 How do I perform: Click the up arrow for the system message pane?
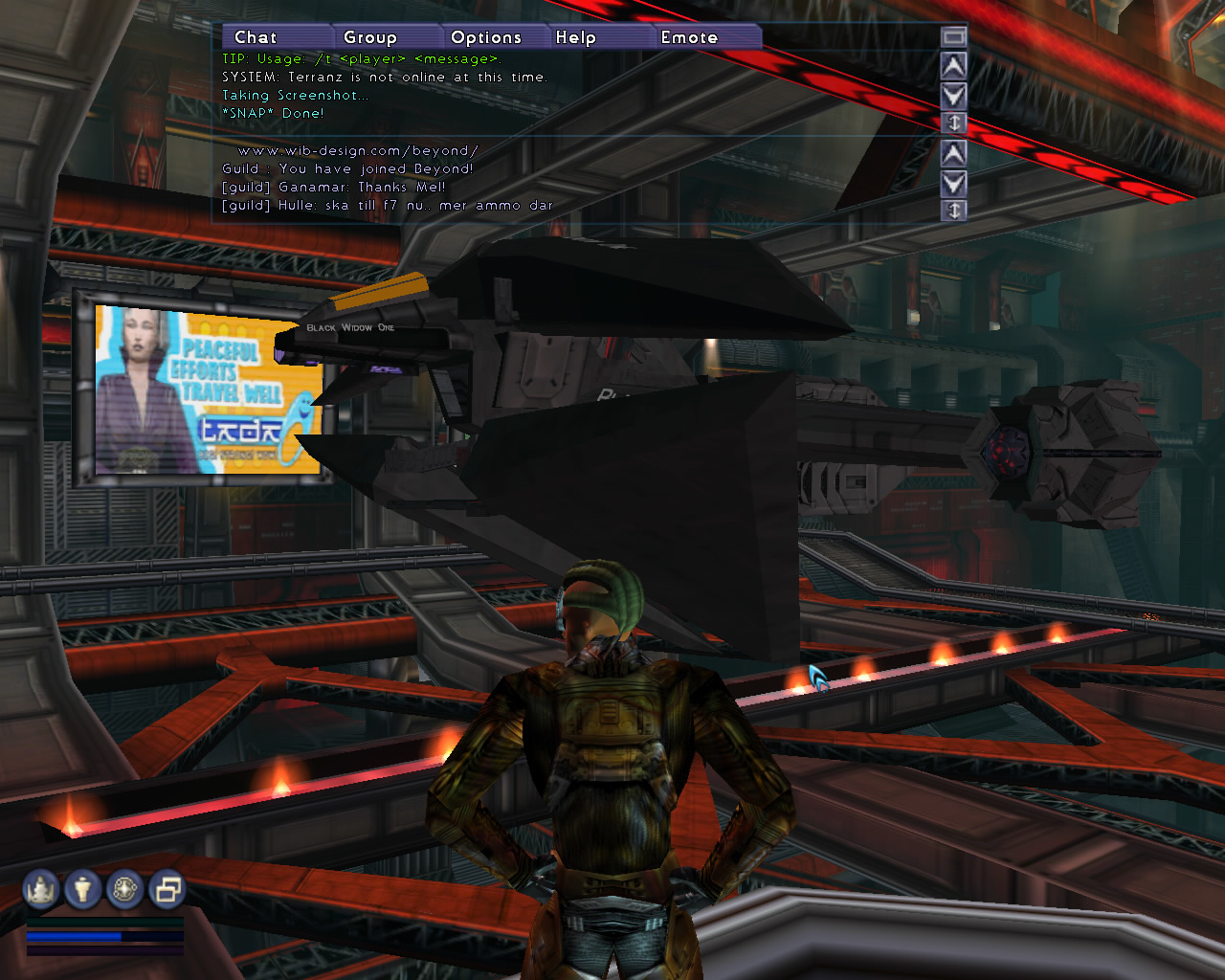[953, 66]
